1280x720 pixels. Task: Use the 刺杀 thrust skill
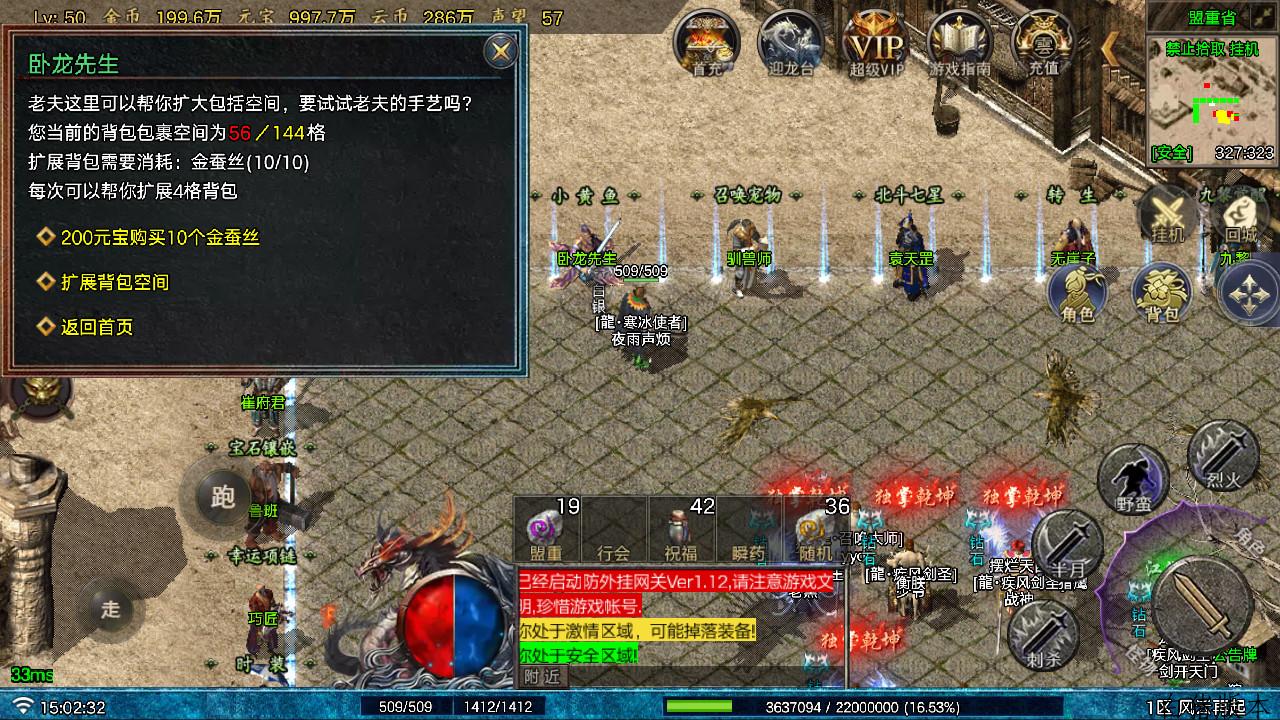(x=1042, y=632)
